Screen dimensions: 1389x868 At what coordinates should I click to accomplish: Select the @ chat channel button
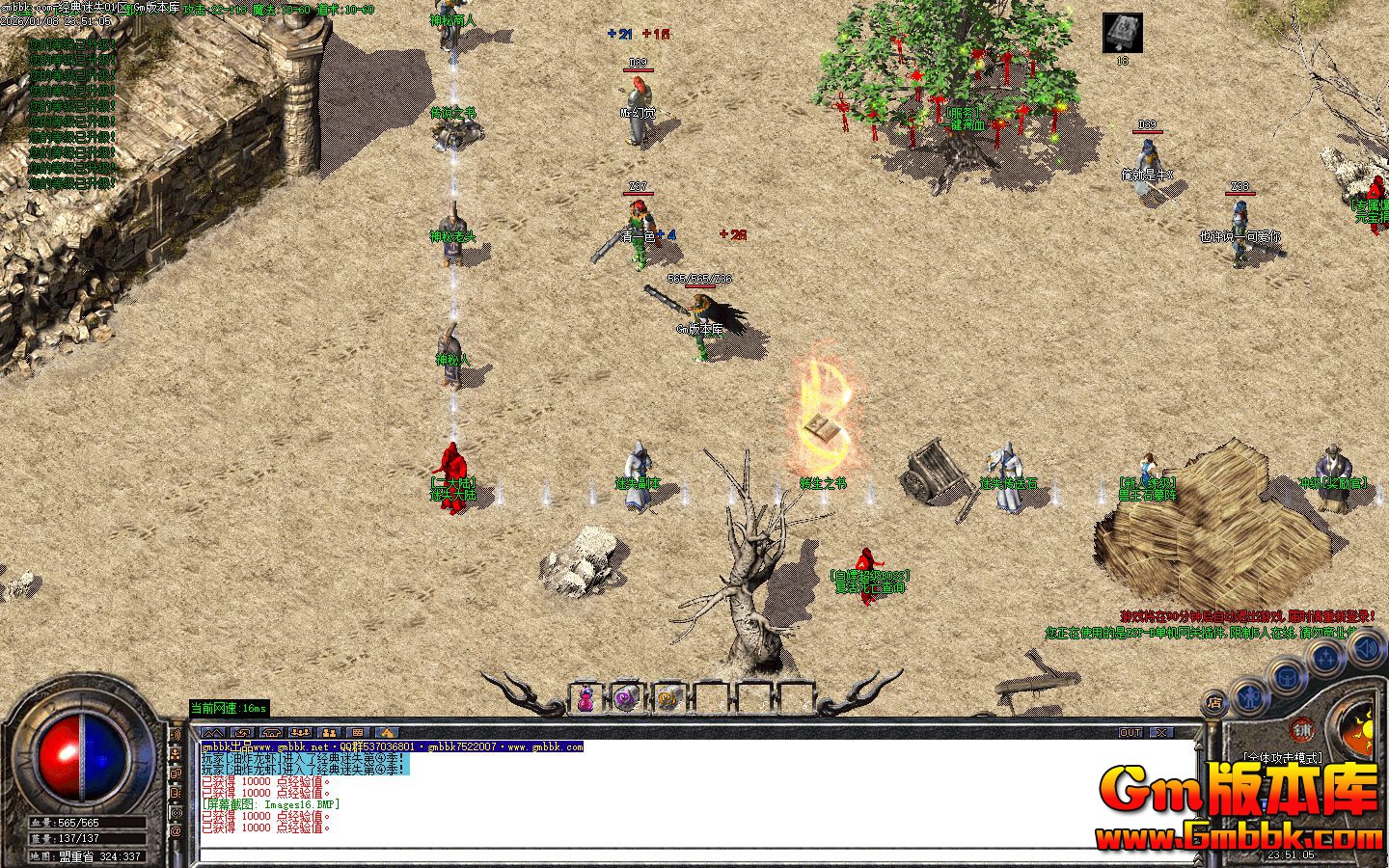pyautogui.click(x=176, y=831)
